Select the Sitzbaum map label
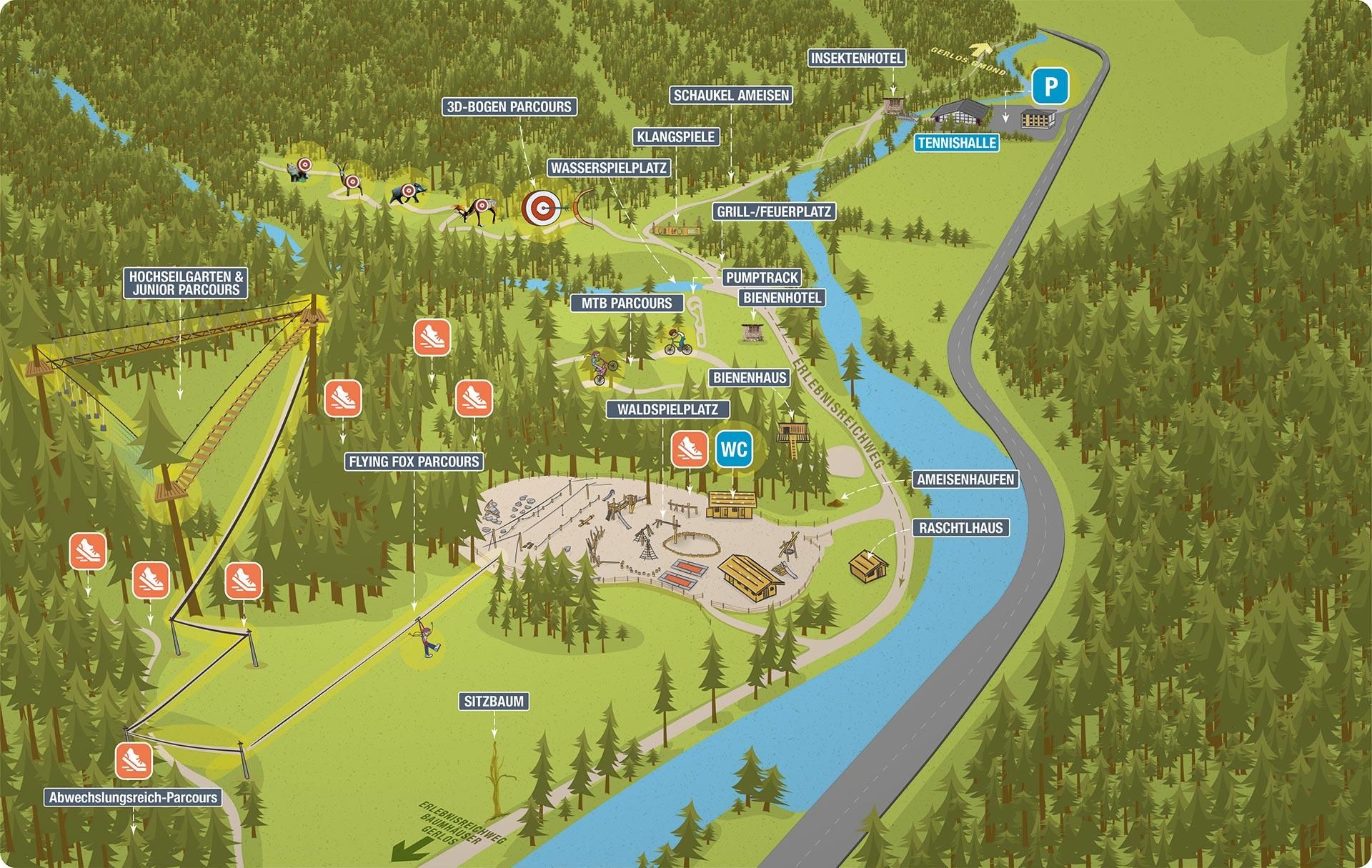This screenshot has height=868, width=1372. point(494,702)
